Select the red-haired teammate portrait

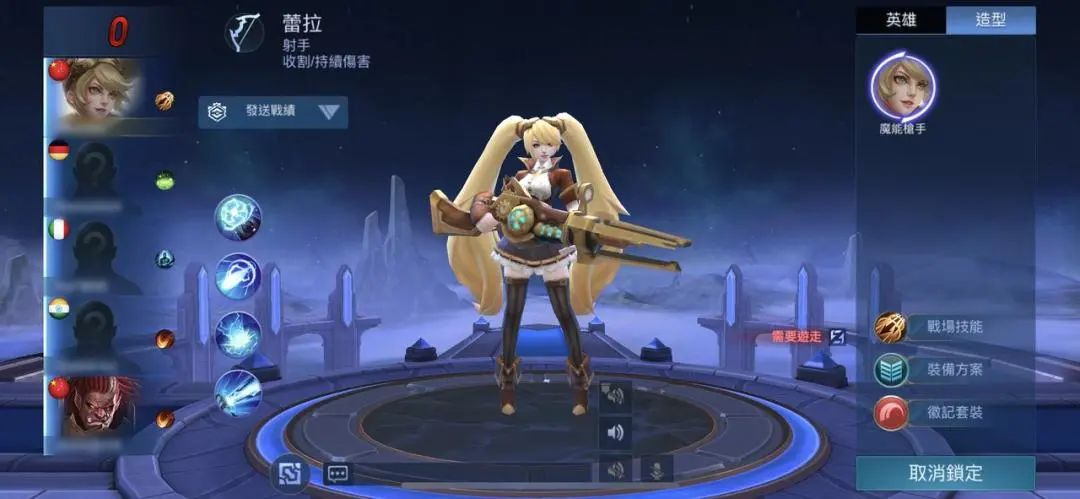pyautogui.click(x=98, y=404)
